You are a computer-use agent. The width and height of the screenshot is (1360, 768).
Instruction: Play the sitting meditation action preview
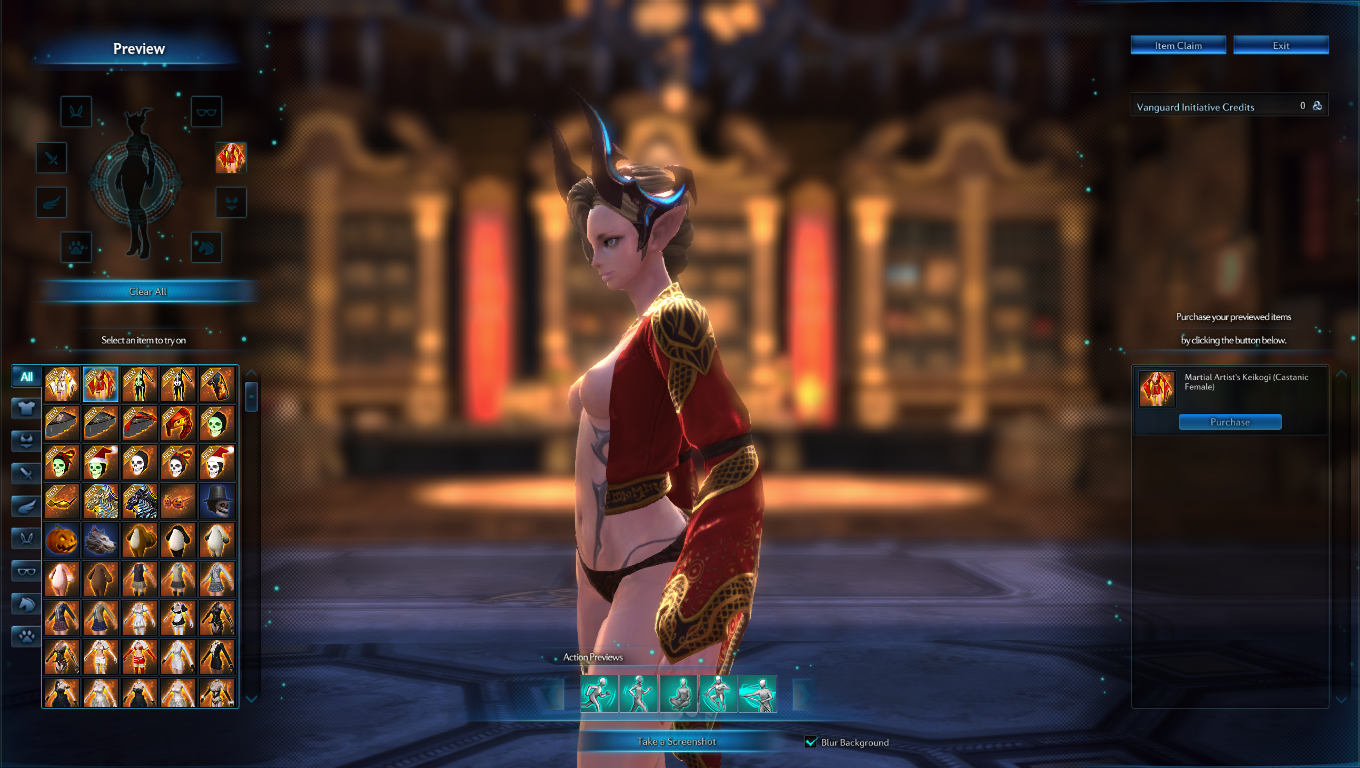[x=678, y=693]
